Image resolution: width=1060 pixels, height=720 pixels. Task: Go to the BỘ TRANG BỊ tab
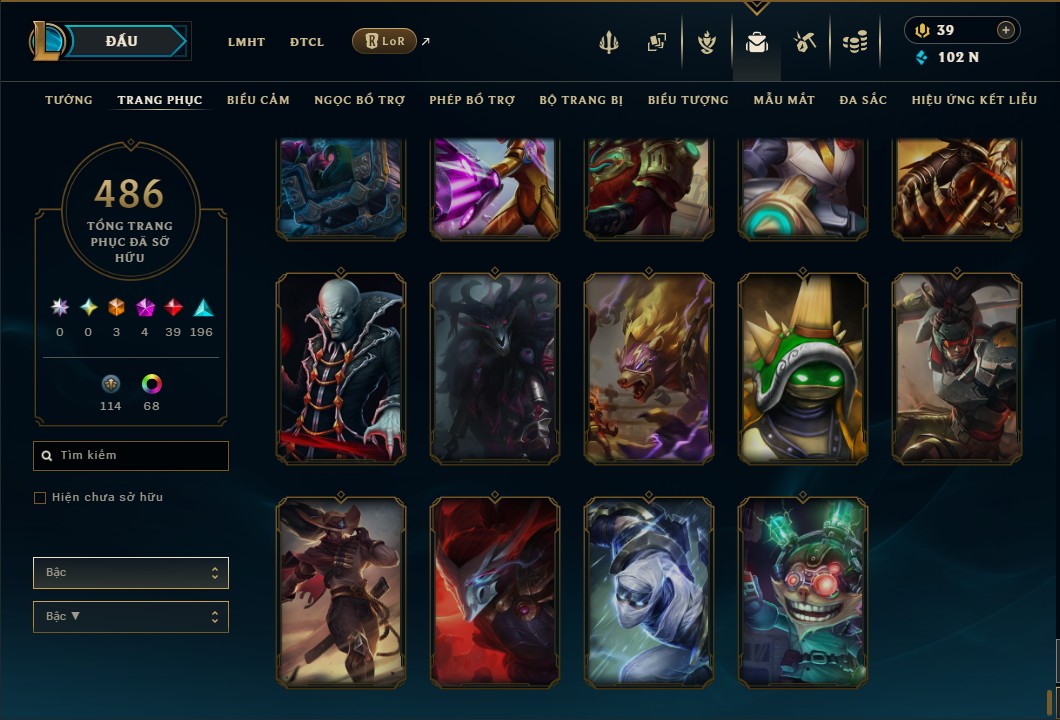click(581, 100)
